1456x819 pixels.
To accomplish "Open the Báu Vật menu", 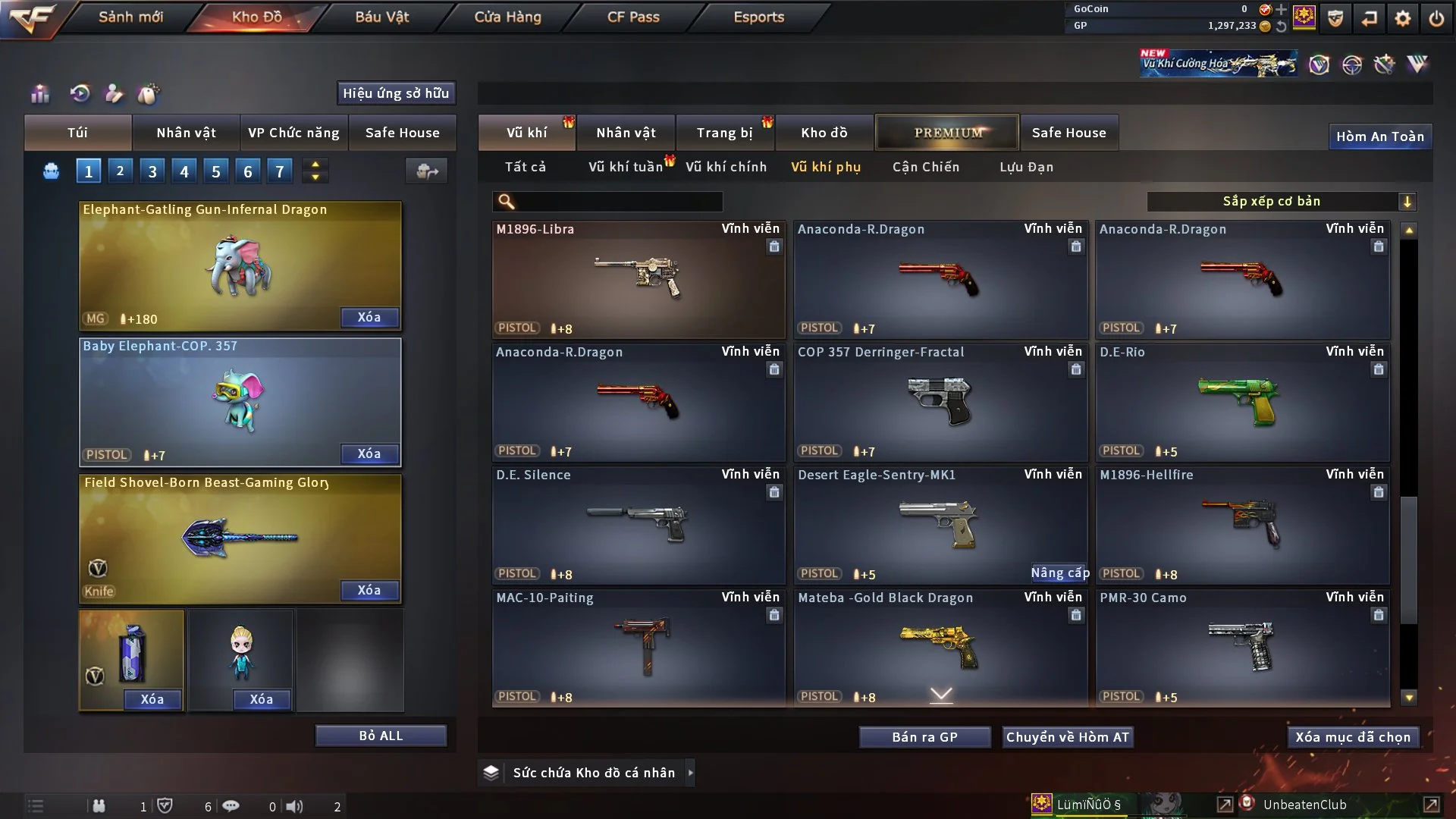I will point(381,17).
